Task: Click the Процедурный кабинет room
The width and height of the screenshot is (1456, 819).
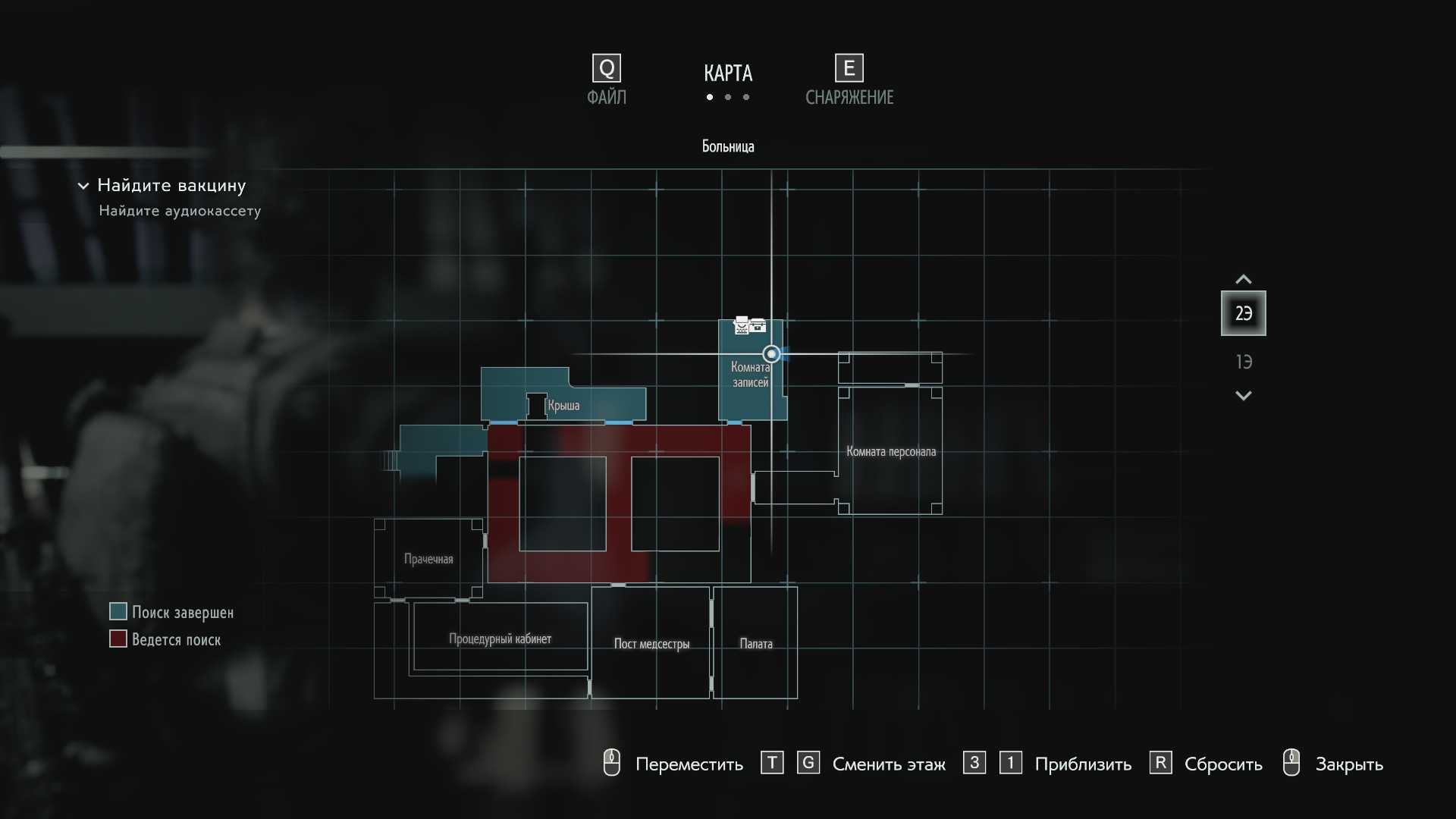Action: click(500, 639)
